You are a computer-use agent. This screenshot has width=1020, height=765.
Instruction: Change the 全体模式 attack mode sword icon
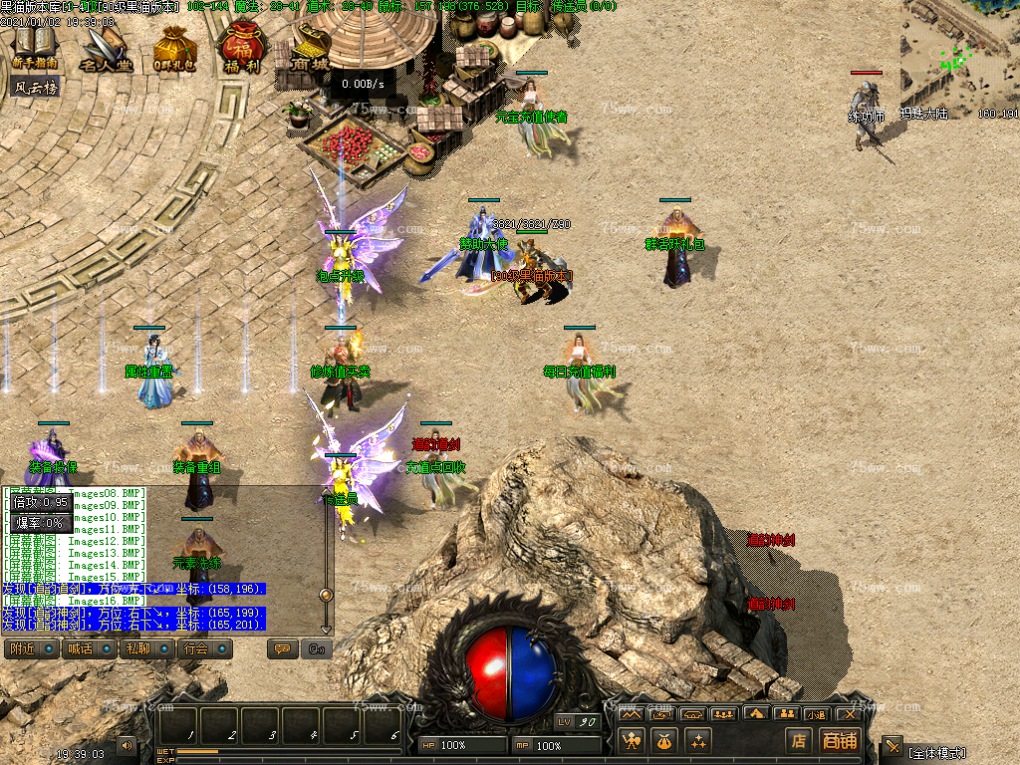pyautogui.click(x=892, y=747)
